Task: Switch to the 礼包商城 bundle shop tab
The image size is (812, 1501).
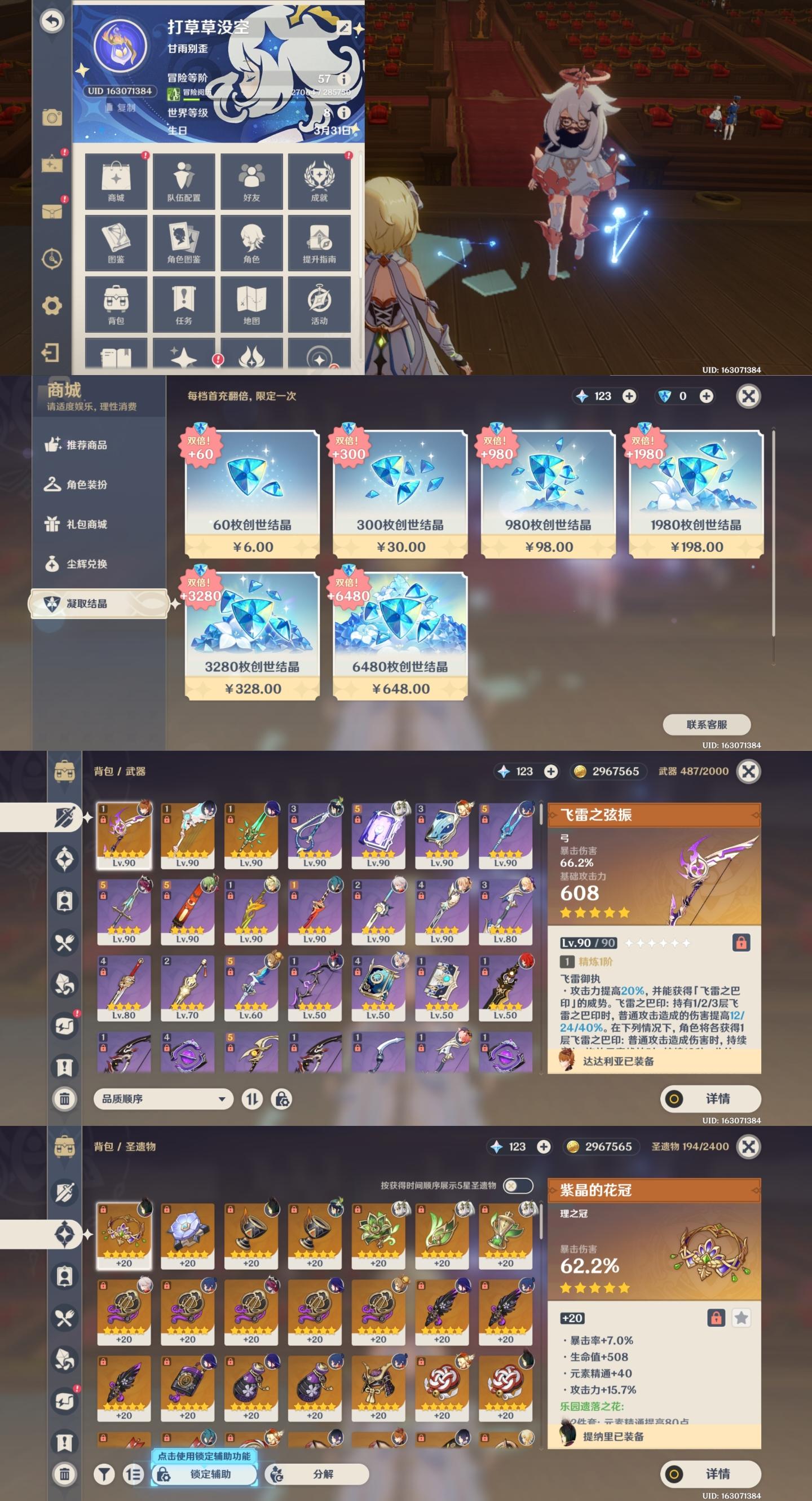Action: 86,525
